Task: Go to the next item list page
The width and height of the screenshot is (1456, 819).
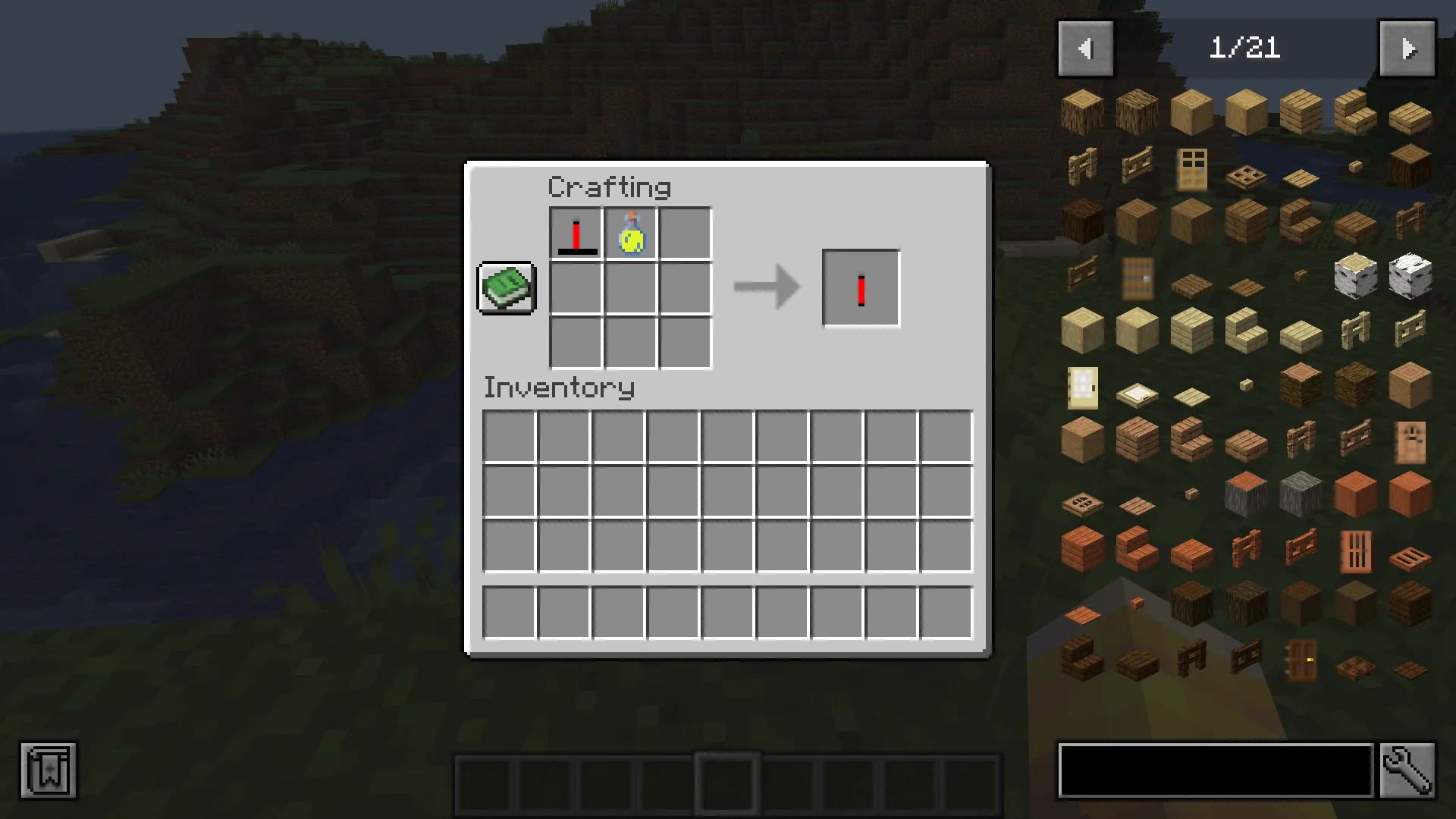Action: tap(1408, 48)
